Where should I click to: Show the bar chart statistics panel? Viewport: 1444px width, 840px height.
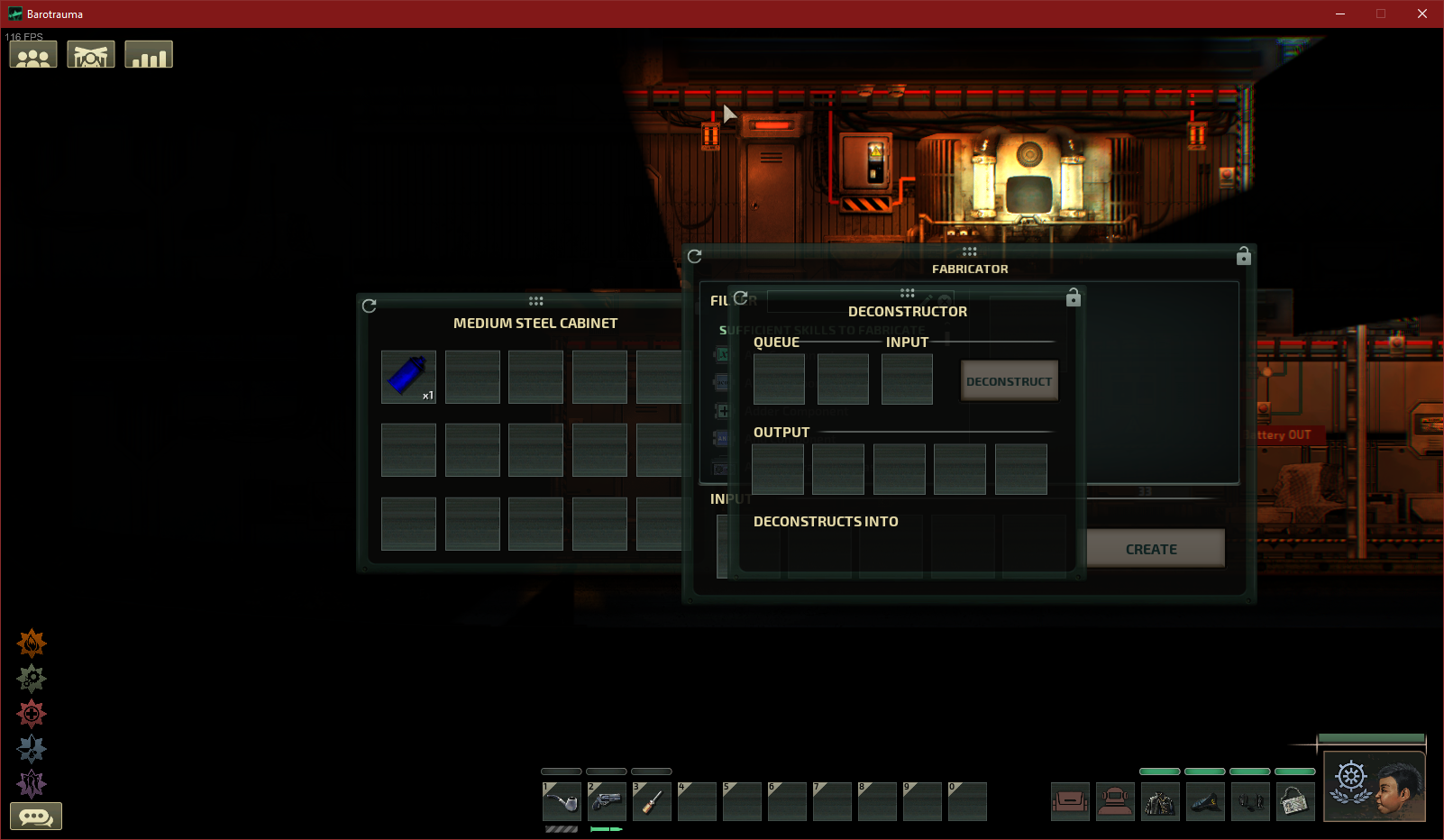pyautogui.click(x=149, y=56)
